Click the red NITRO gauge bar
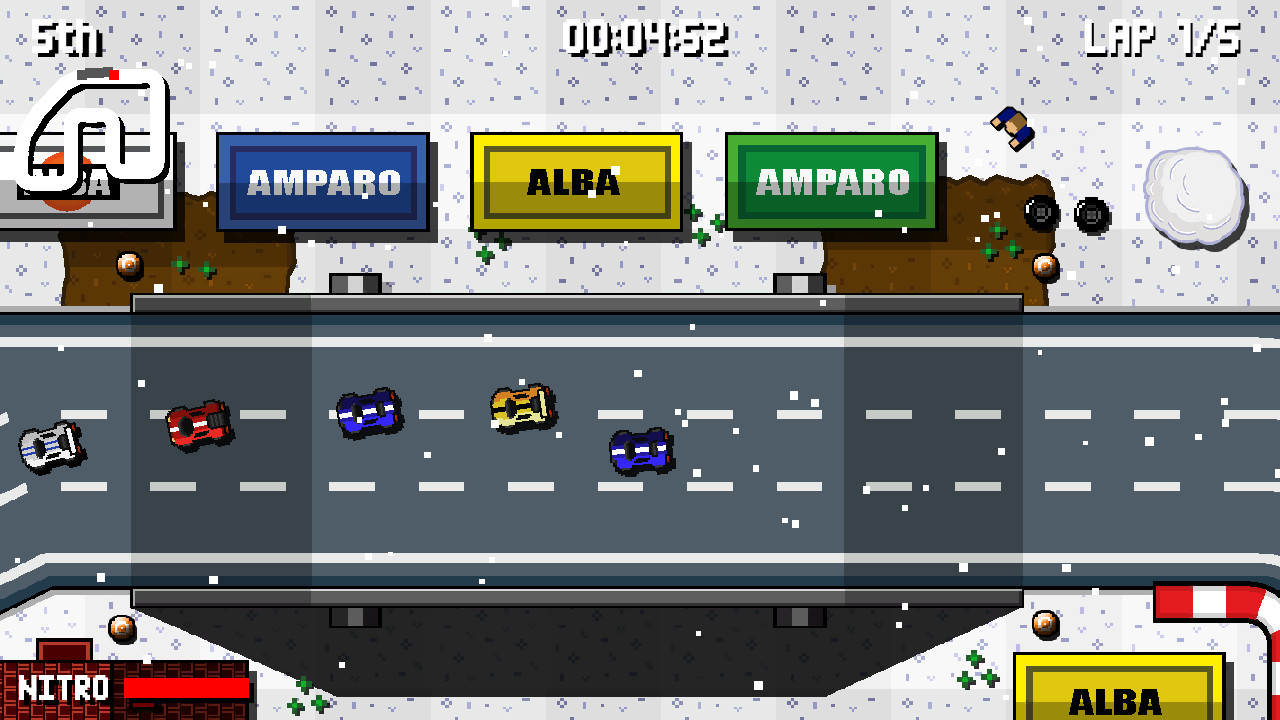Screen dimensions: 1280x720 (x=185, y=688)
